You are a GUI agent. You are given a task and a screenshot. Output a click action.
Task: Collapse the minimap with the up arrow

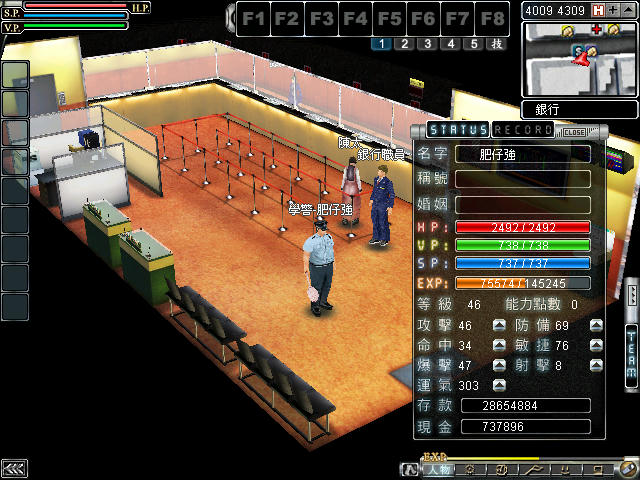(628, 10)
